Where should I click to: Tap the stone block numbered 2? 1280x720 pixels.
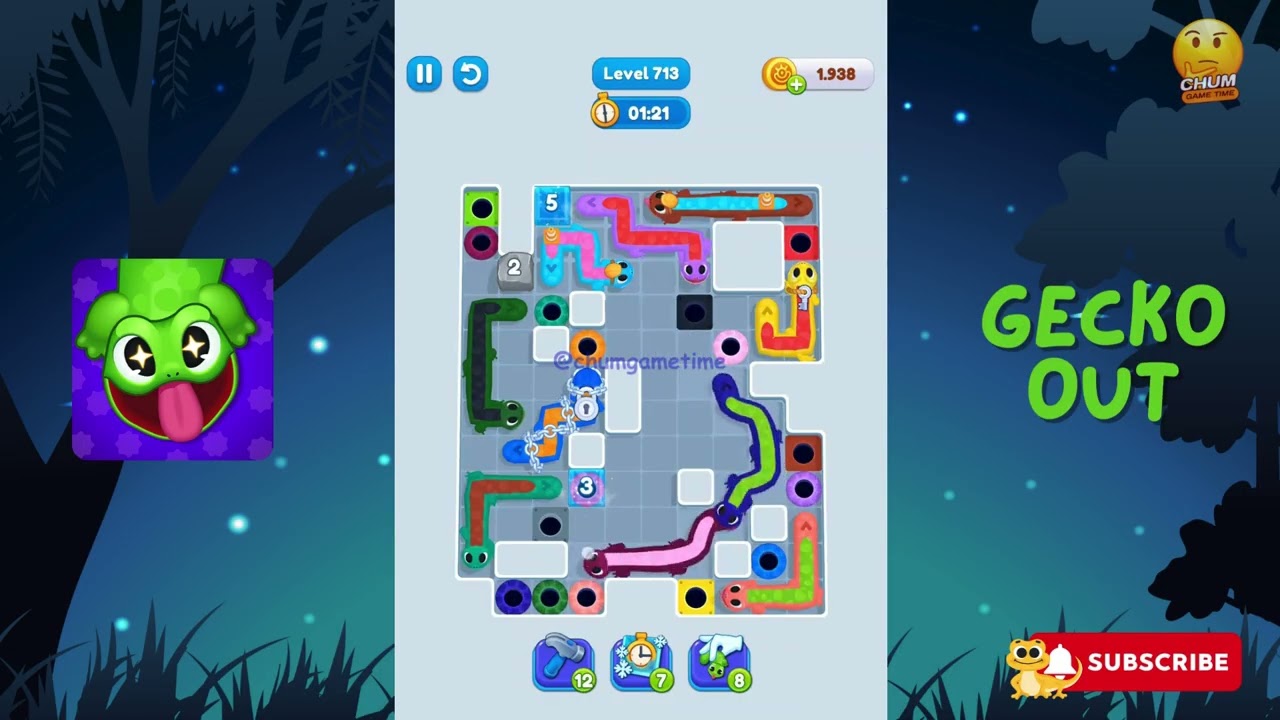514,268
